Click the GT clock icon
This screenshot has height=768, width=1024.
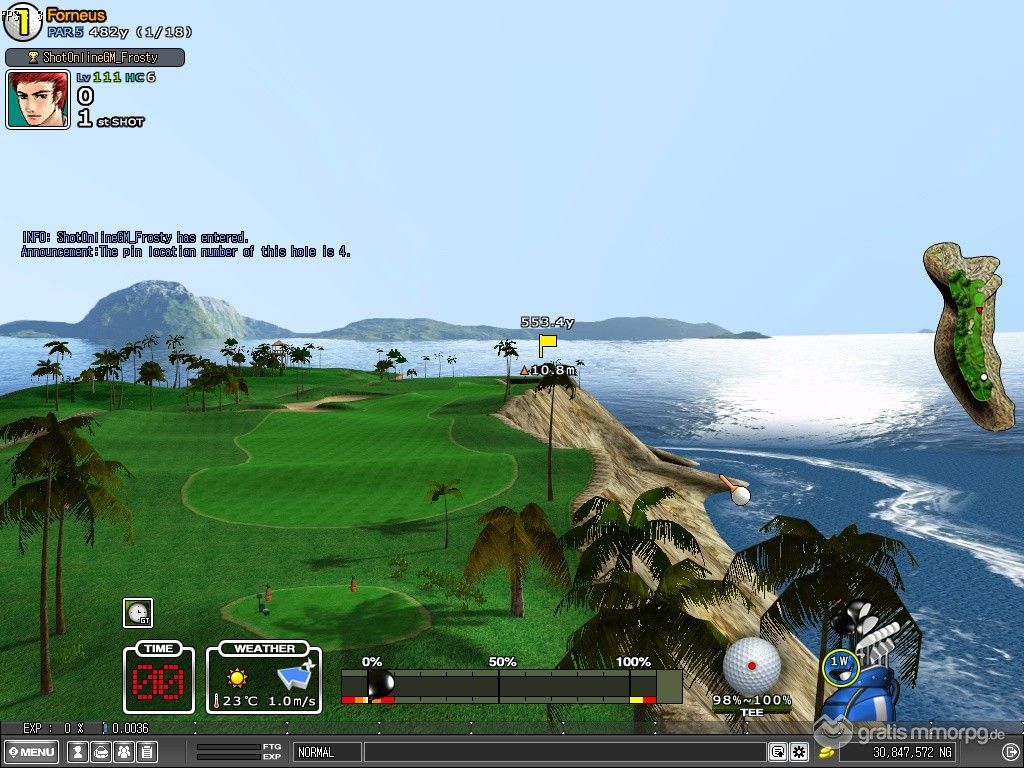pos(138,613)
